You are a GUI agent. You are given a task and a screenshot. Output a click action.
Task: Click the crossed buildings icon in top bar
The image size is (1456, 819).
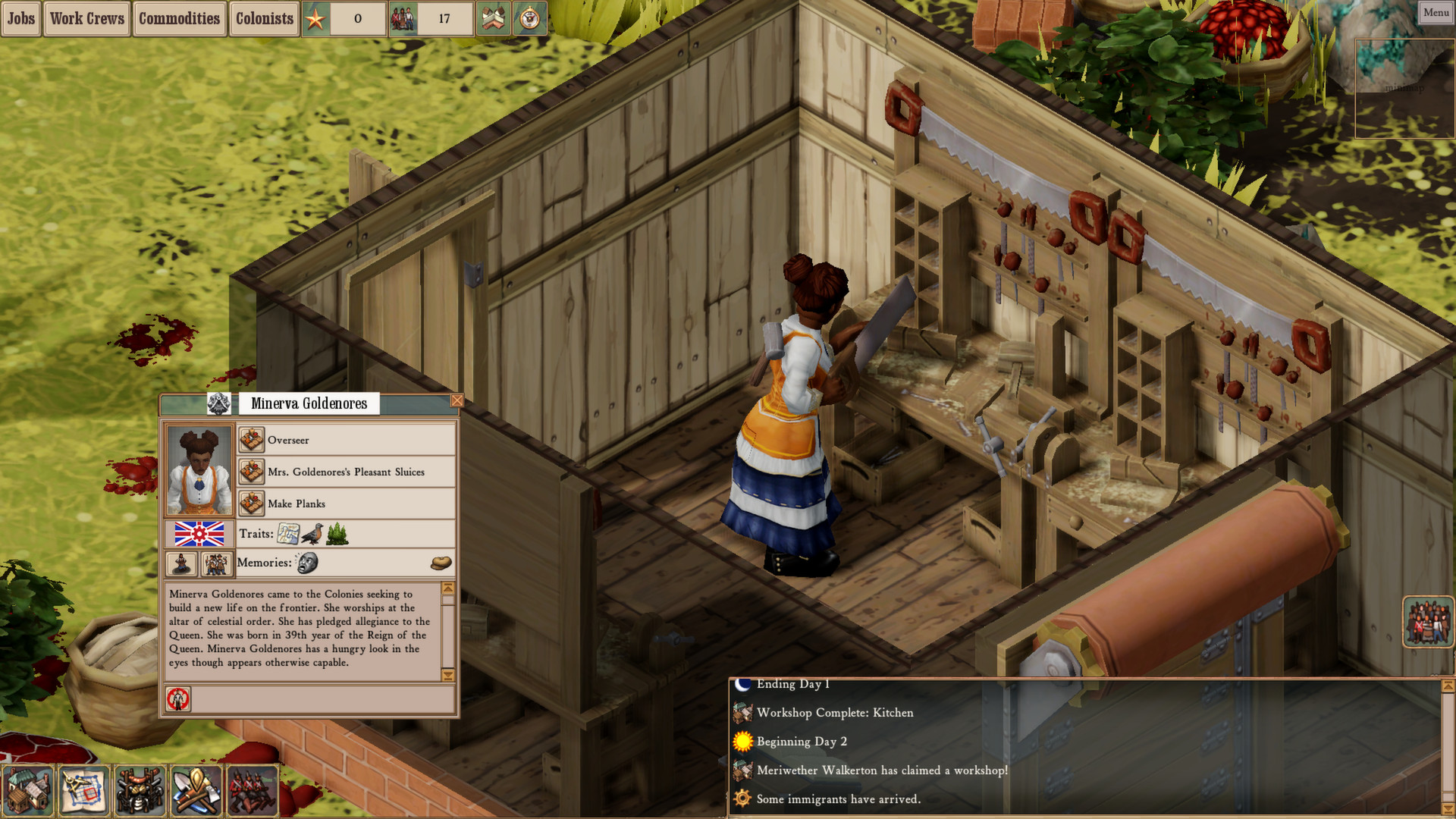492,18
